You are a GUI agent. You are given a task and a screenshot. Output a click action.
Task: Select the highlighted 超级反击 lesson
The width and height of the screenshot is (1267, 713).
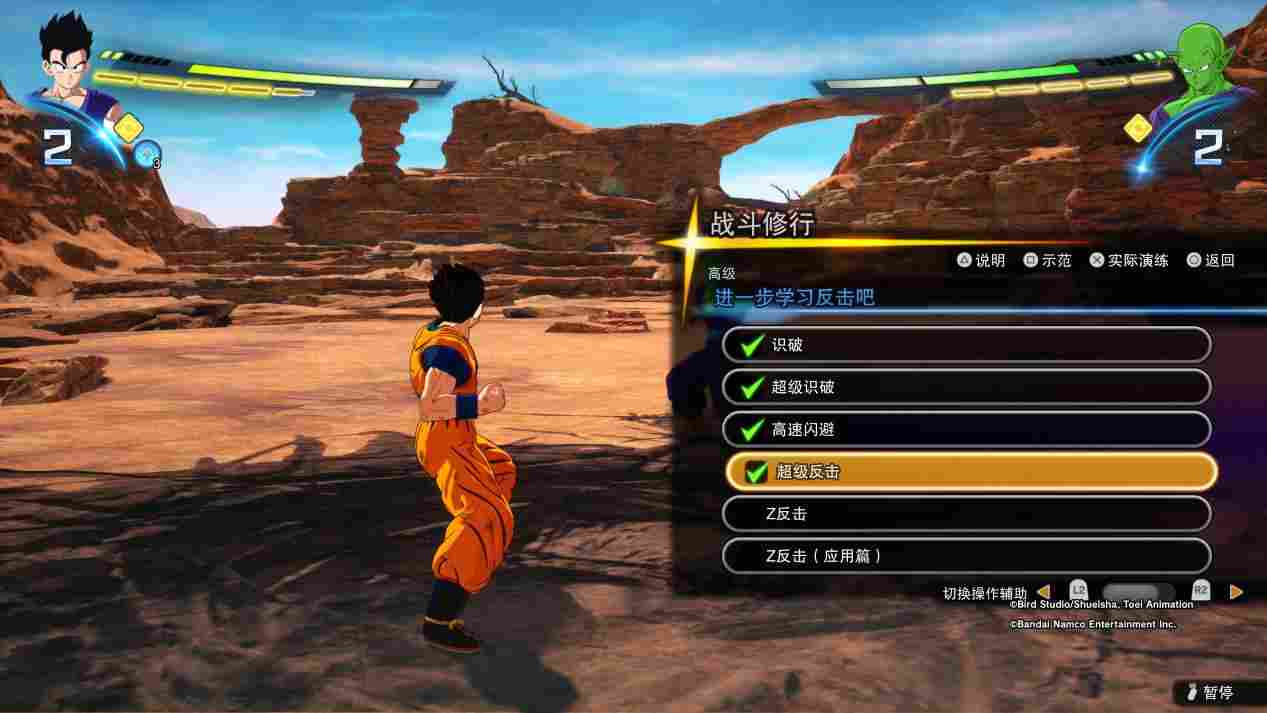(x=970, y=472)
